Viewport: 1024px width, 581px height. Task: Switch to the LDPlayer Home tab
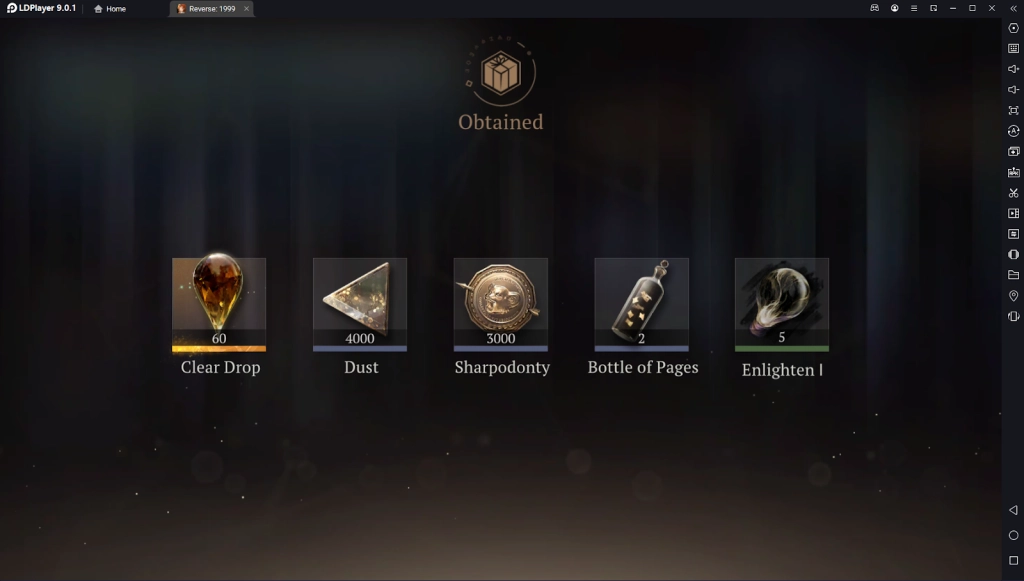click(x=110, y=9)
